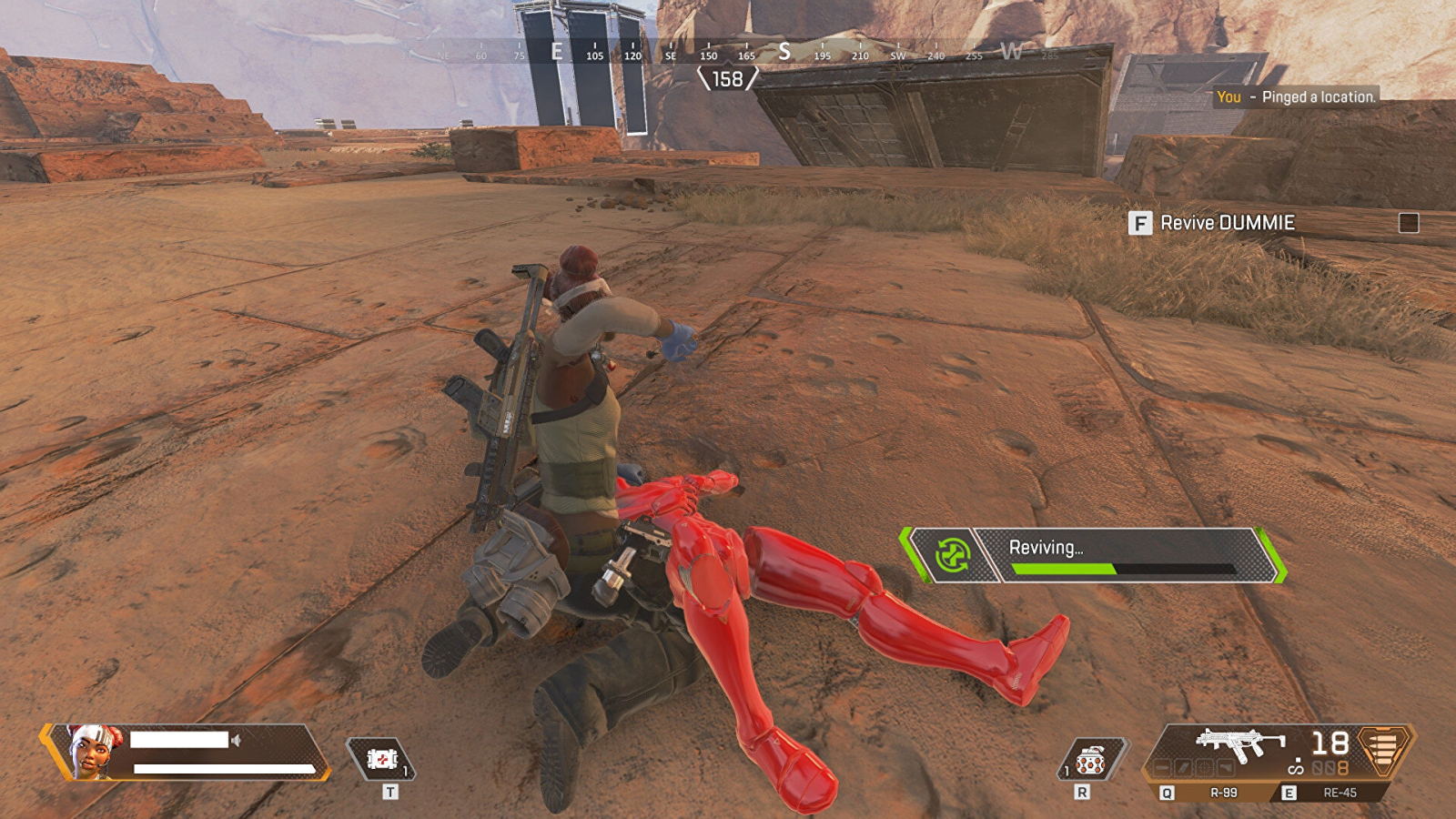Switch to the RE-45 weapon slot
Screen dimensions: 1456x819
point(1339,793)
